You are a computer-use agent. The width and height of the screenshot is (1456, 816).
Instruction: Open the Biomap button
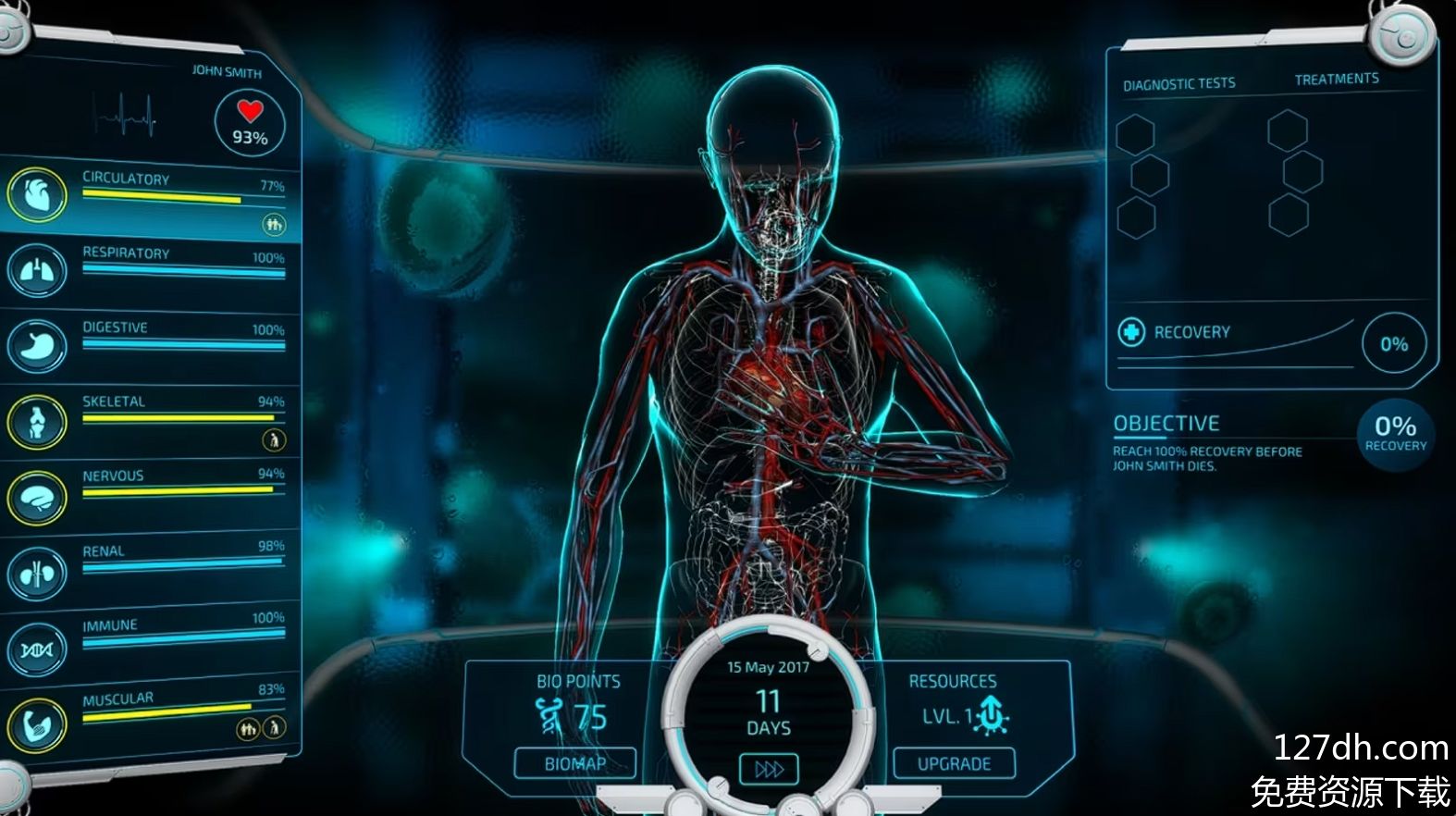[x=575, y=764]
